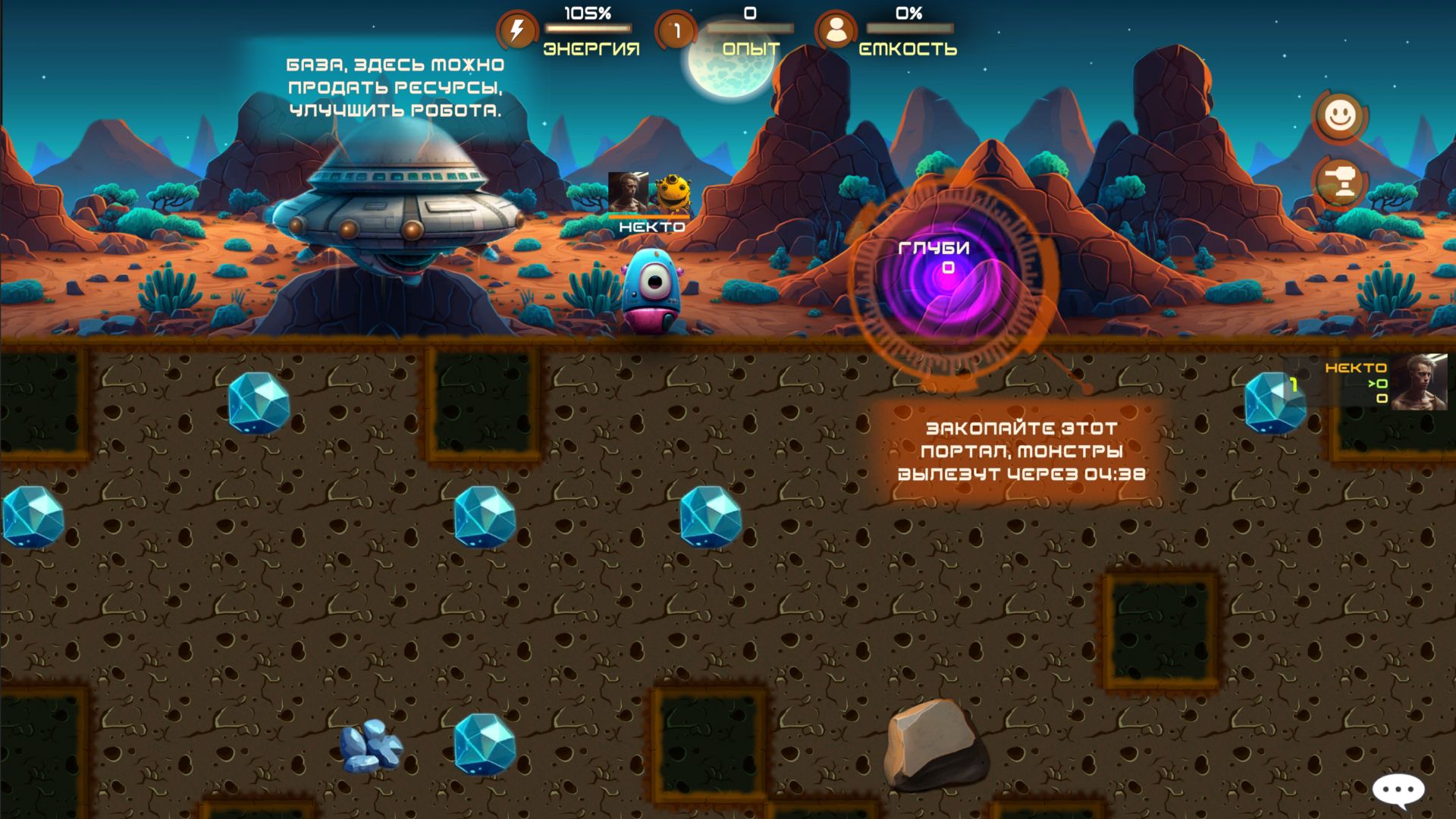Open the smiley face emotes icon
The height and width of the screenshot is (819, 1456).
point(1338,115)
